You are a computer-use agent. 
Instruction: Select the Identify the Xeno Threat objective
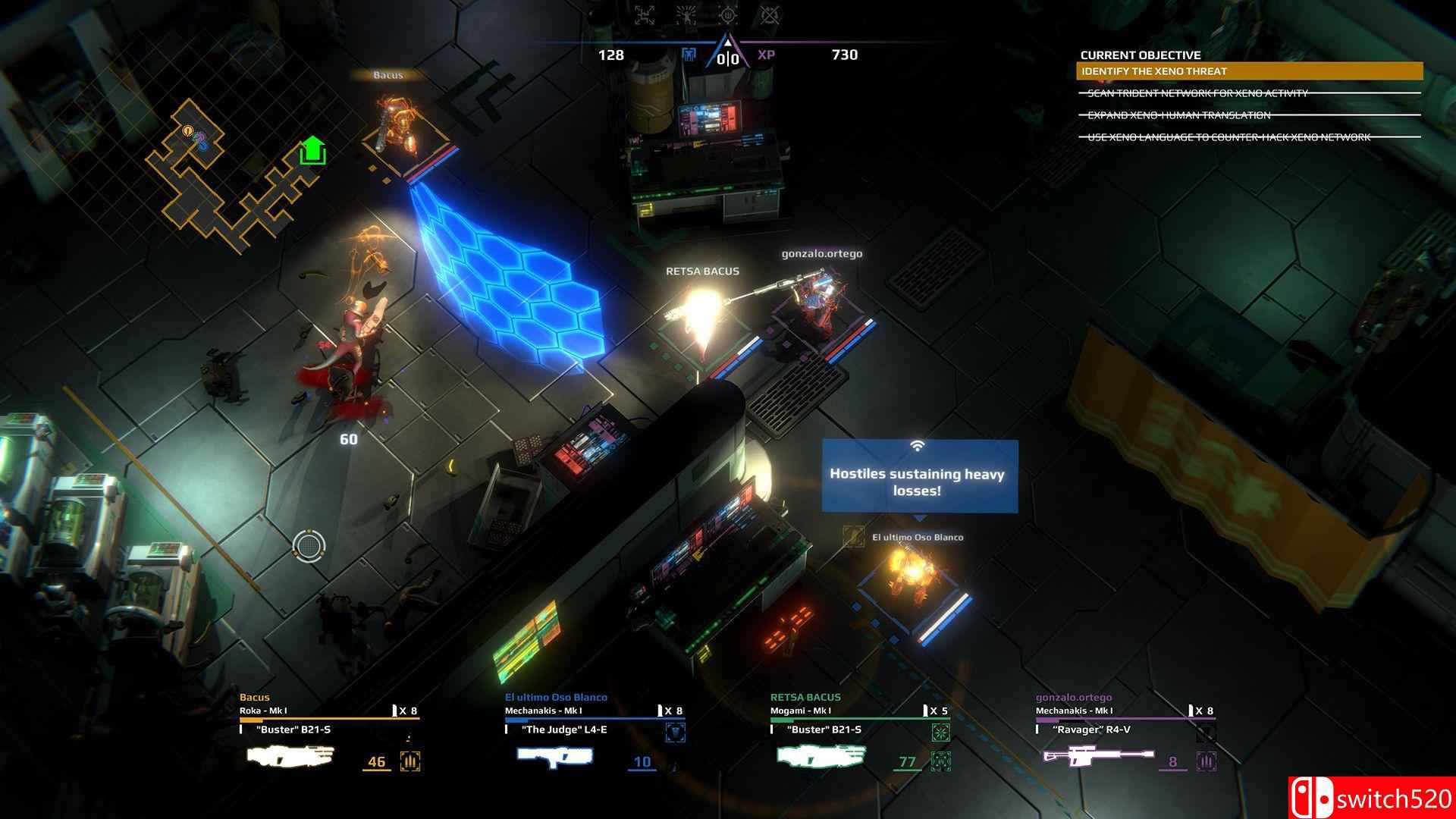(1249, 71)
